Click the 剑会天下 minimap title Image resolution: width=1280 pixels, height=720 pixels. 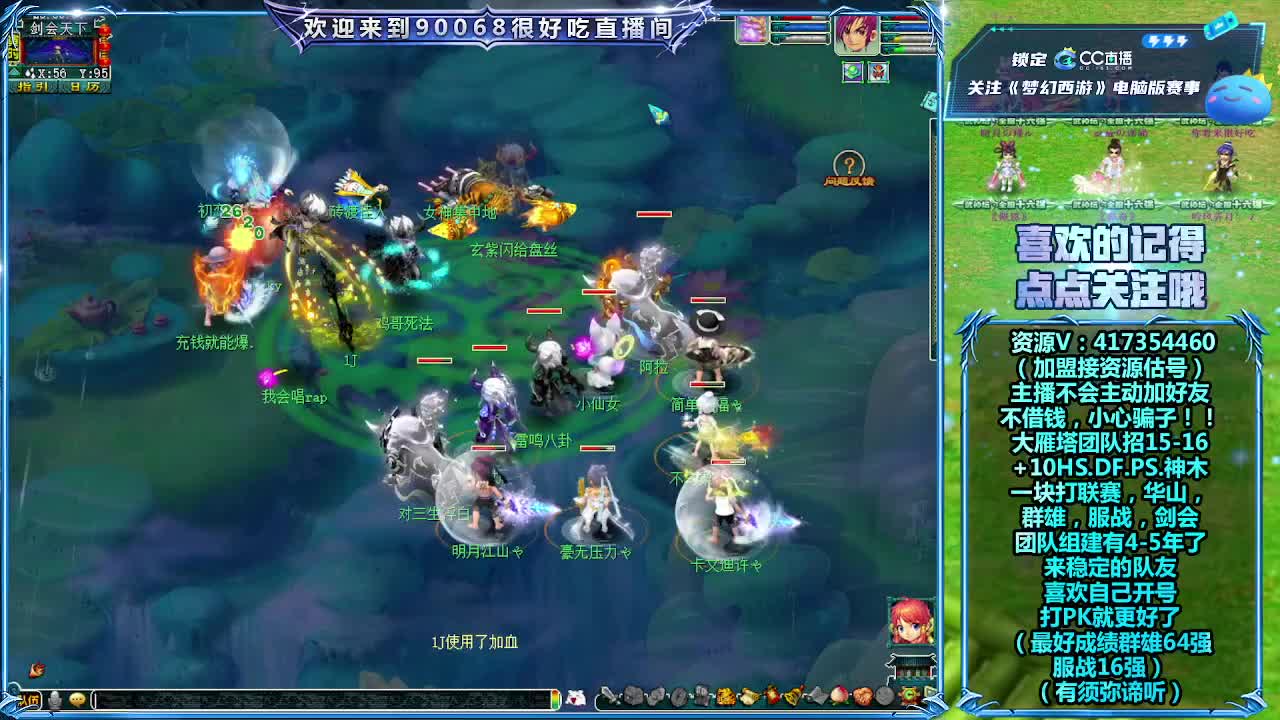[x=58, y=27]
